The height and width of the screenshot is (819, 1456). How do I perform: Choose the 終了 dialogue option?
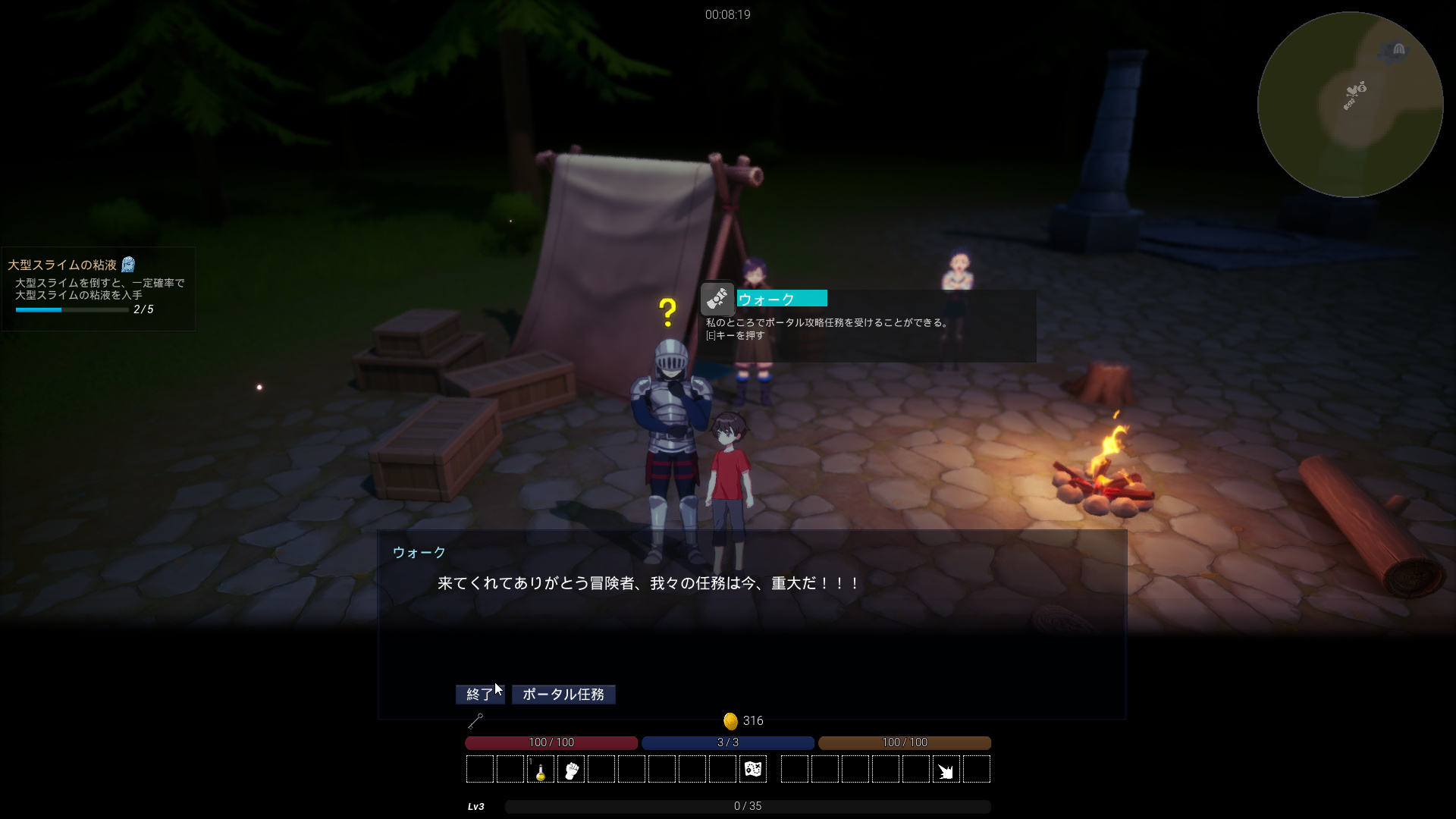point(479,695)
